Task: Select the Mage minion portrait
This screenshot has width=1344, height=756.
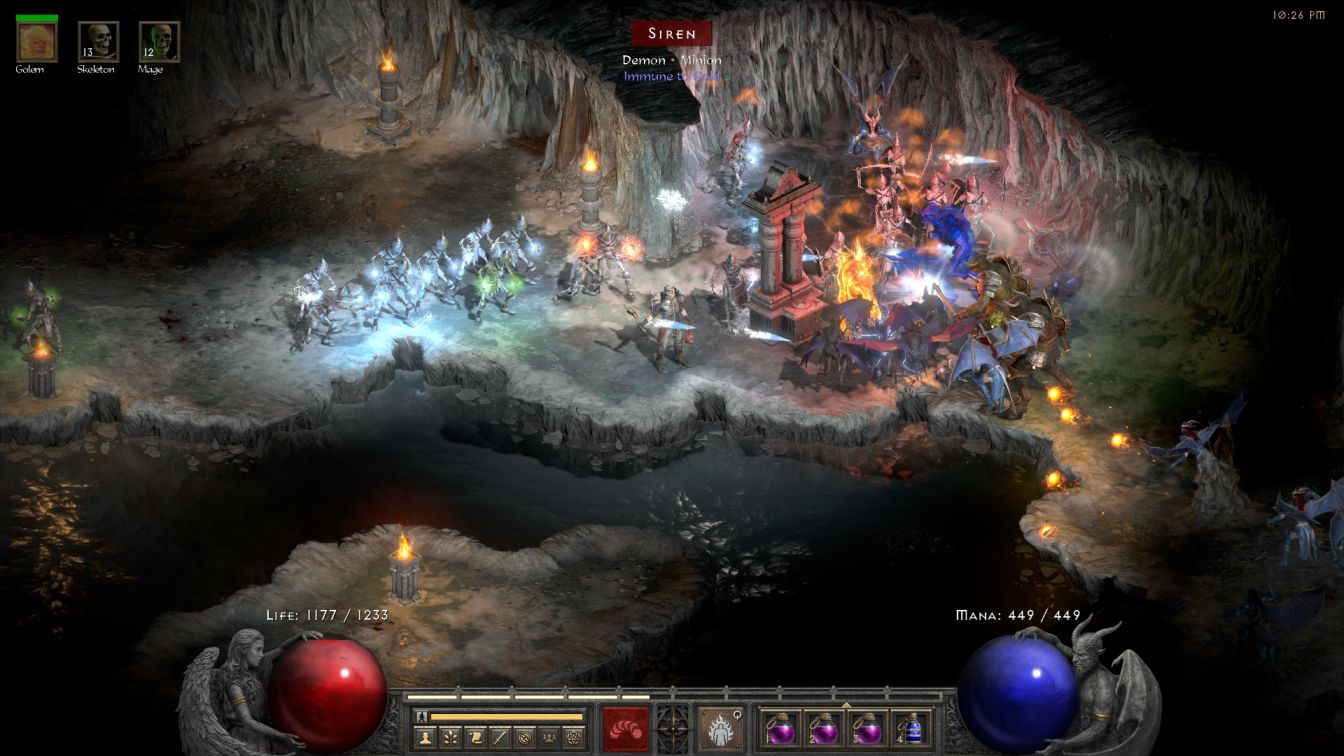Action: pos(159,41)
